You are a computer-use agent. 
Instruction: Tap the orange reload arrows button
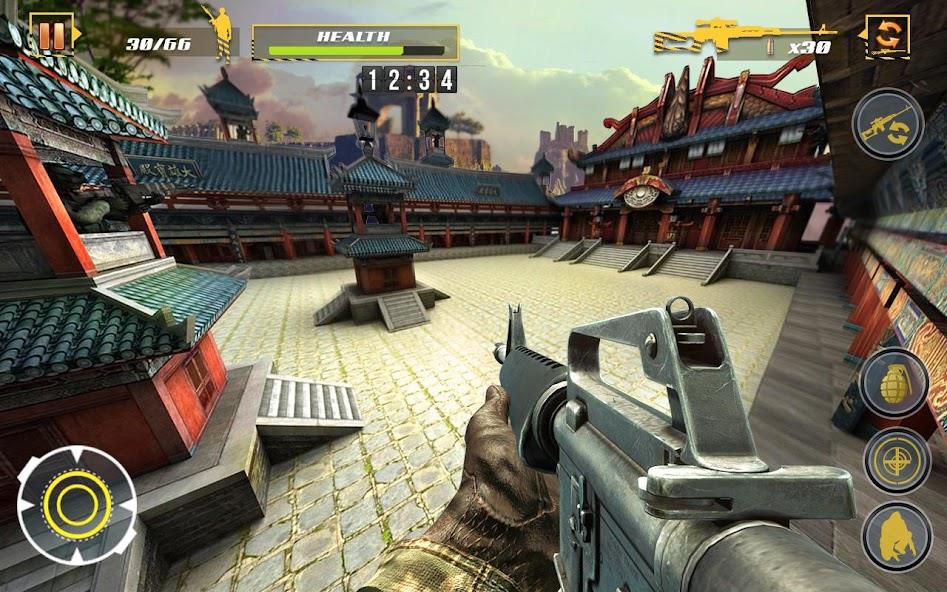click(886, 36)
